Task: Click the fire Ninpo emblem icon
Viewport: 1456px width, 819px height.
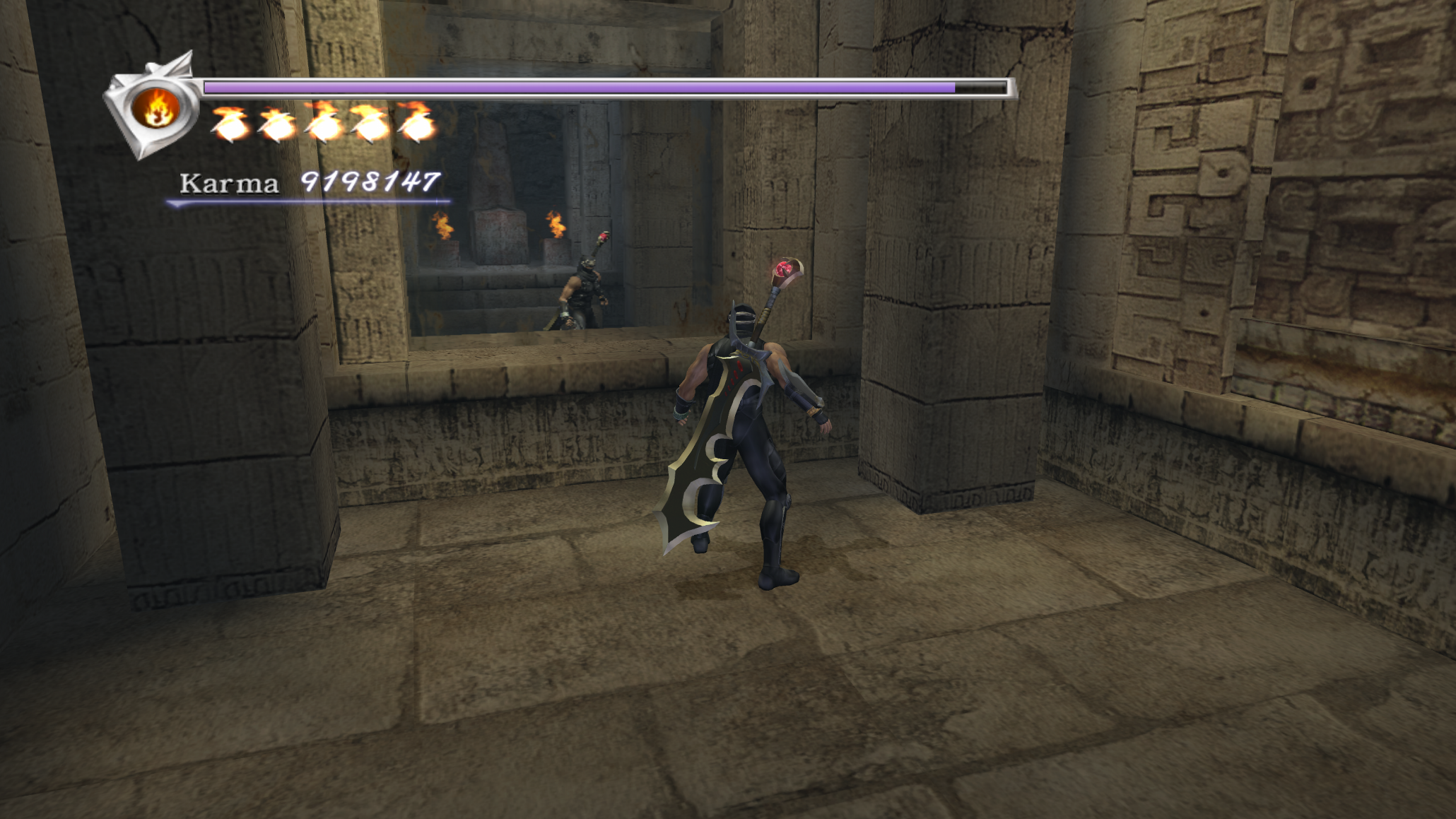Action: pos(156,108)
